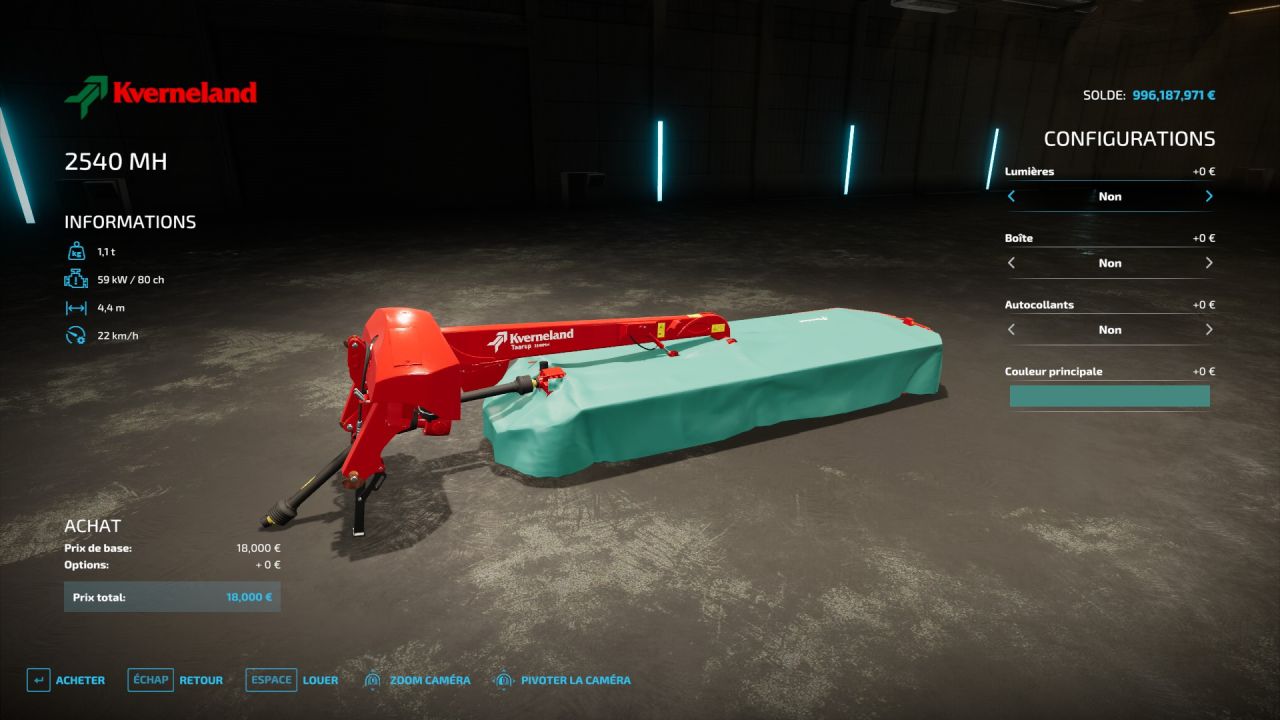Click the Kverneland brand logo
1280x720 pixels.
tap(160, 94)
